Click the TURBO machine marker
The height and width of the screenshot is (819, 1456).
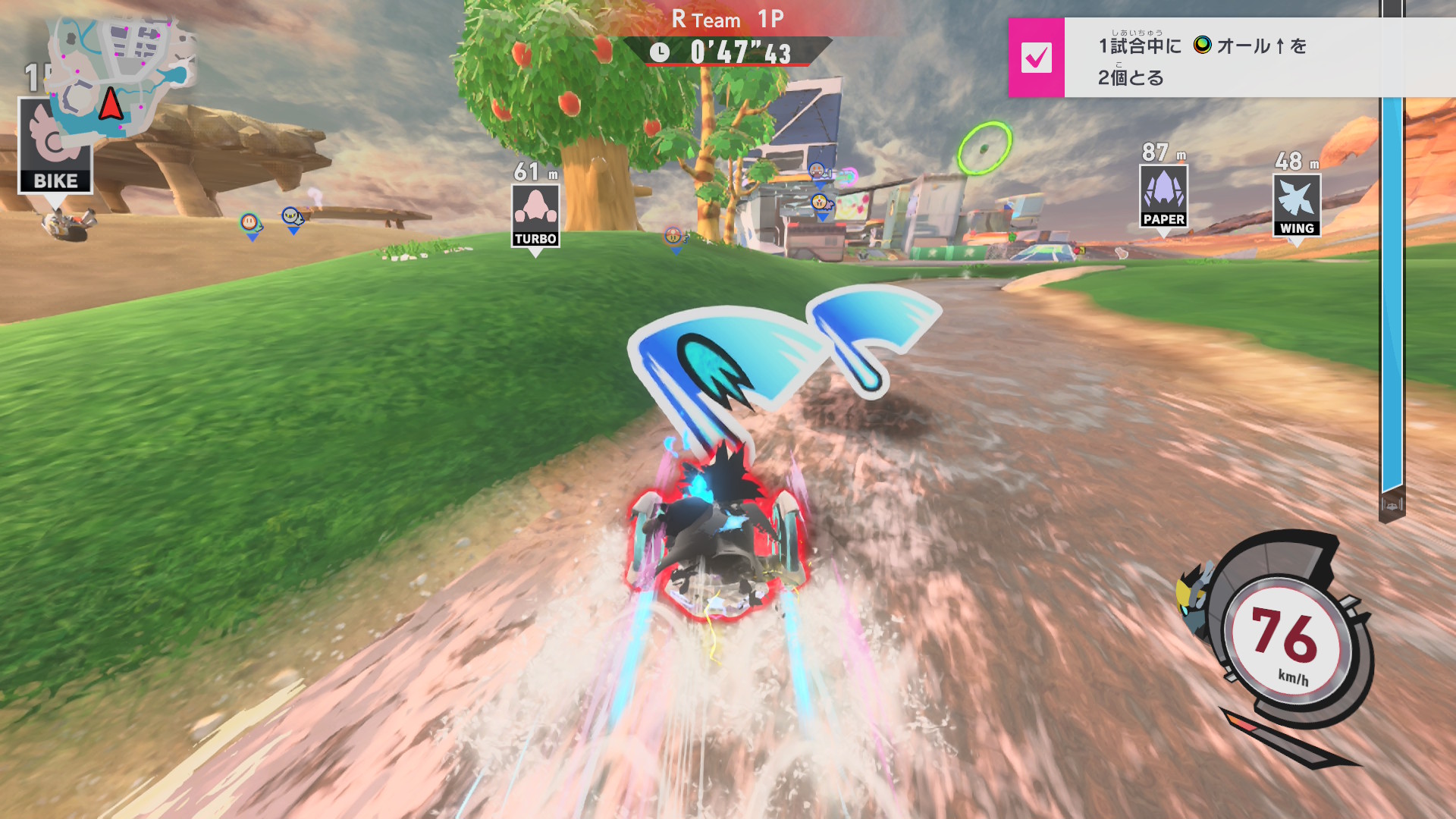coord(535,216)
